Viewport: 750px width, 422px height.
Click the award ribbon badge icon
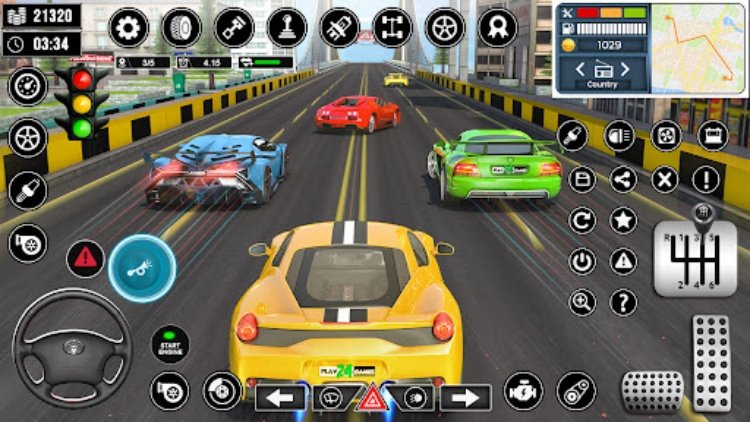tap(497, 27)
